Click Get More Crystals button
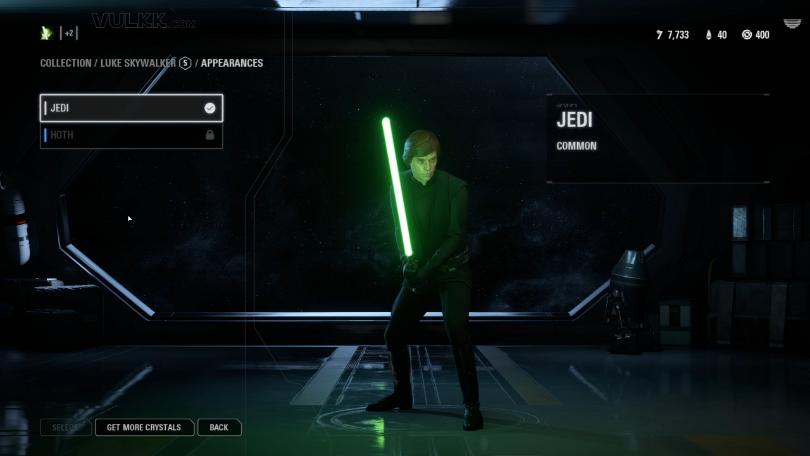 pyautogui.click(x=144, y=427)
